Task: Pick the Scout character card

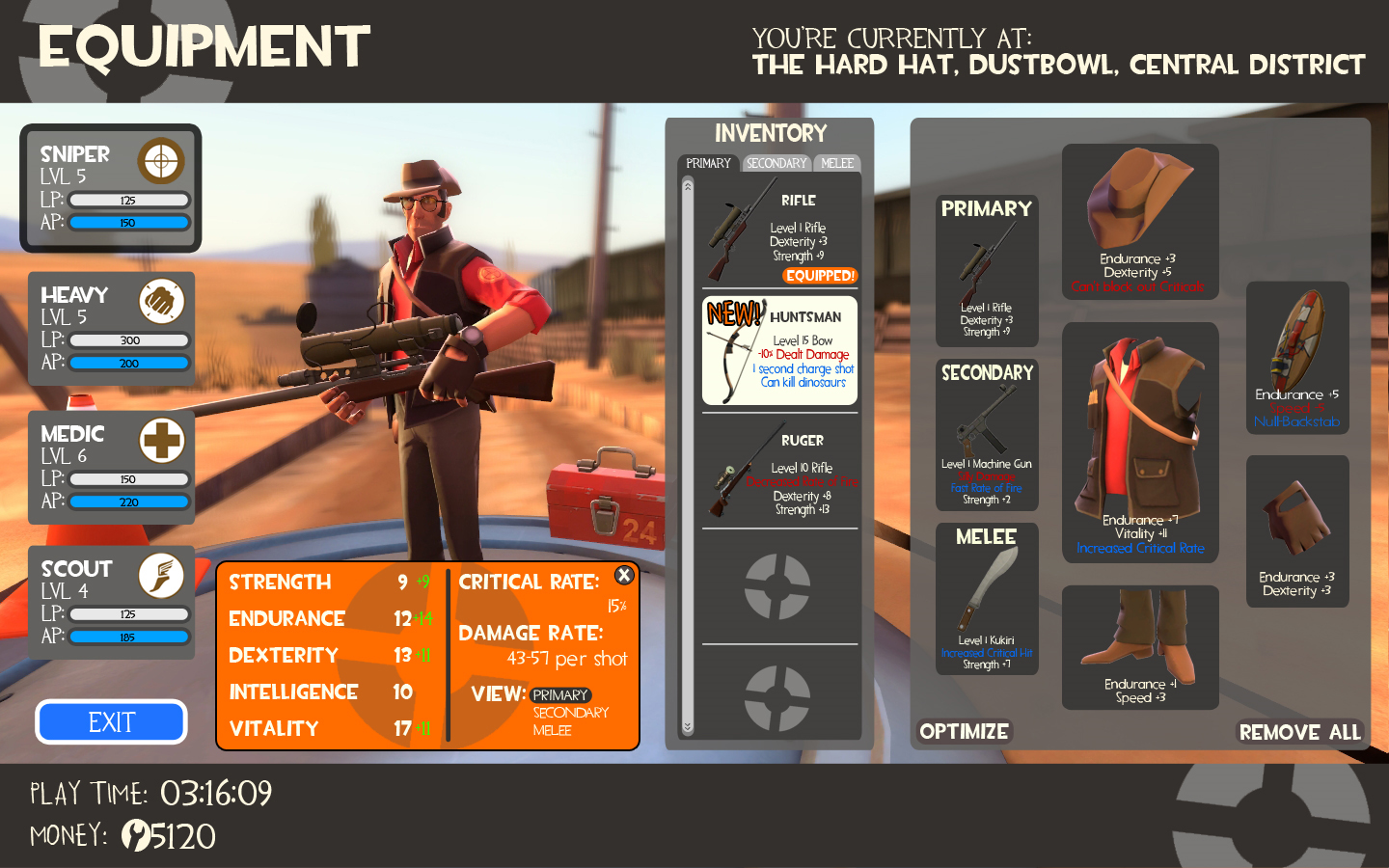Action: (111, 603)
